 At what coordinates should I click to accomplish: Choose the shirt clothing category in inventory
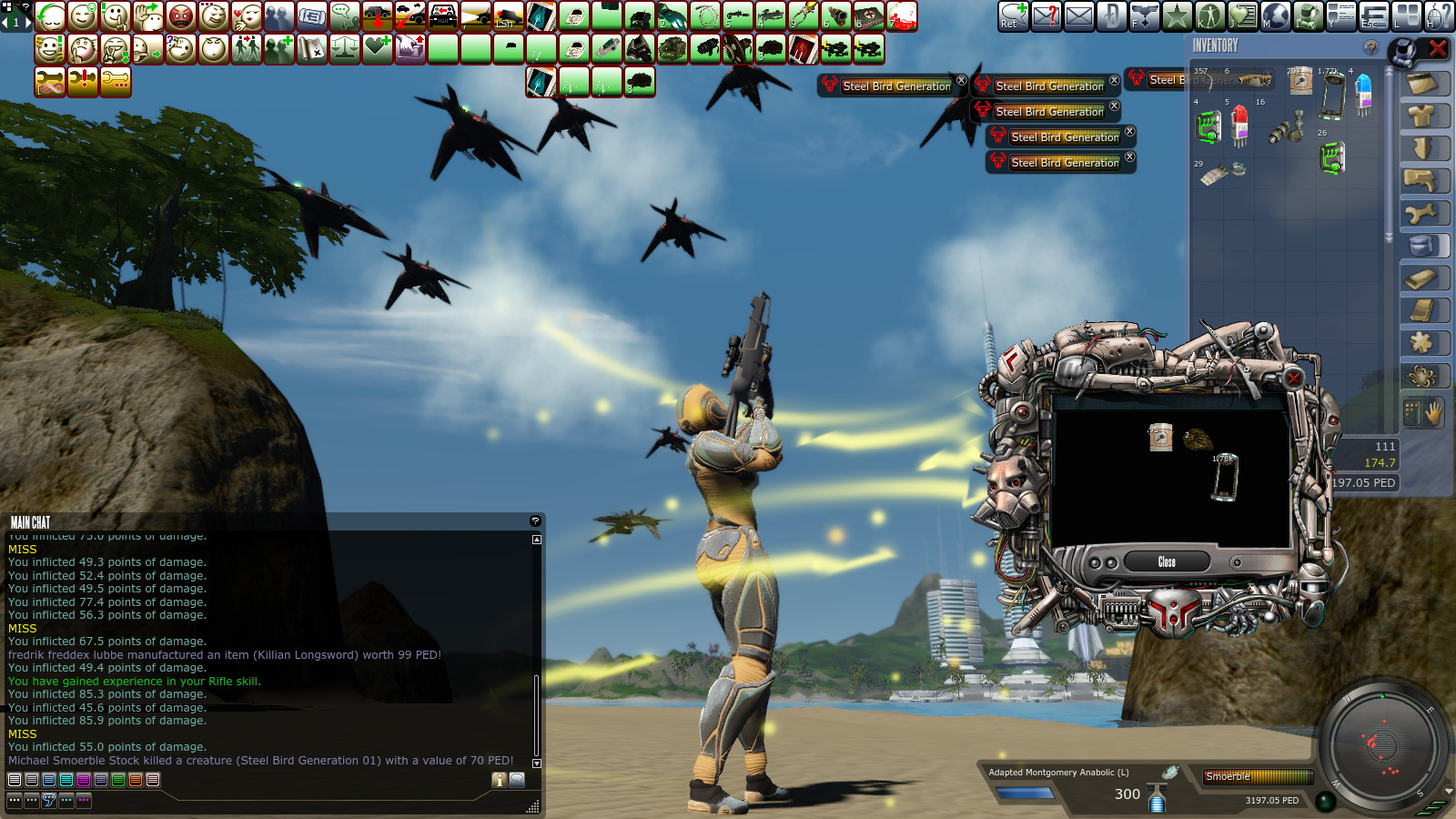pos(1422,116)
